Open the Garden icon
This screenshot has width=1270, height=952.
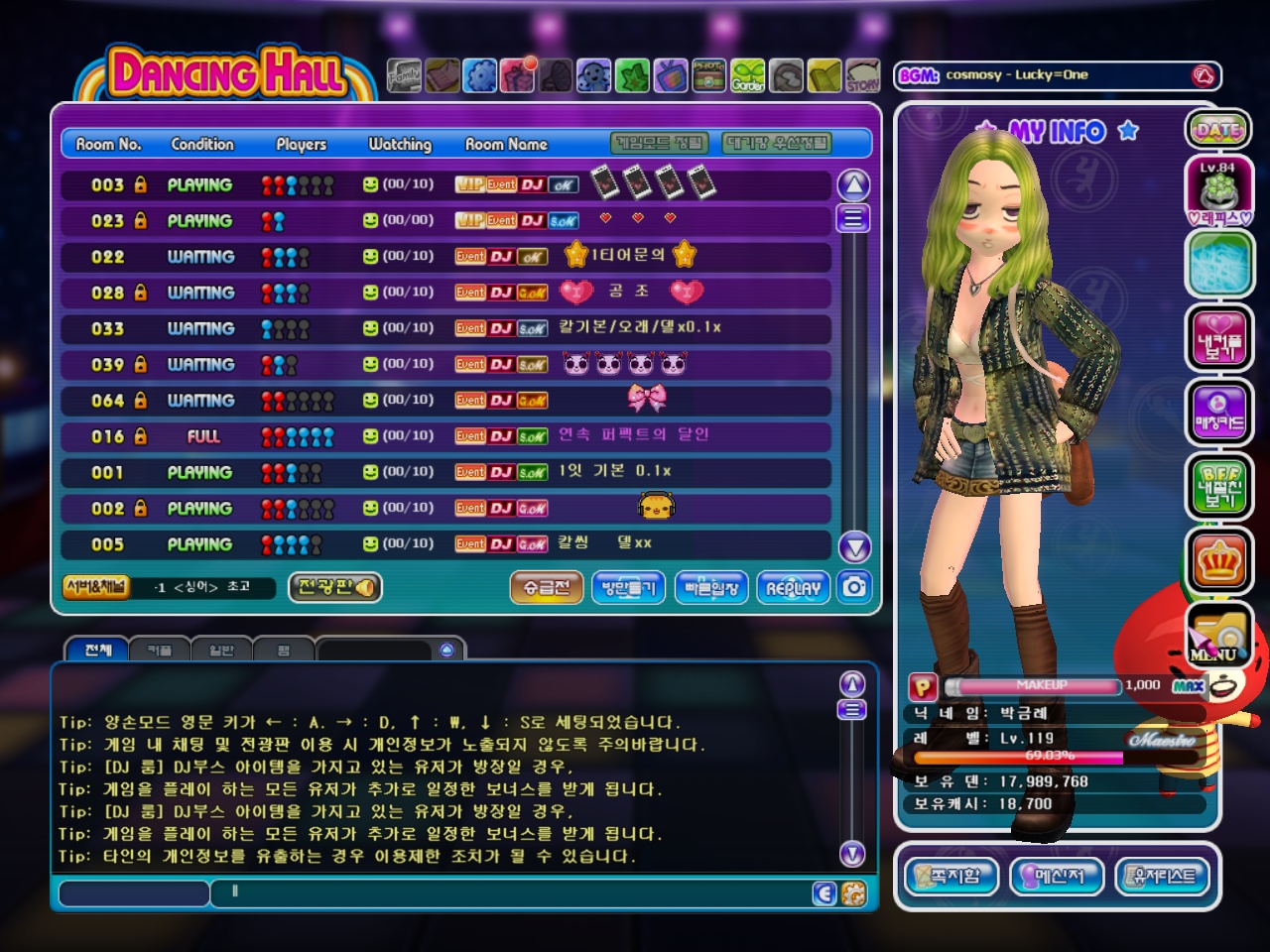click(x=748, y=75)
